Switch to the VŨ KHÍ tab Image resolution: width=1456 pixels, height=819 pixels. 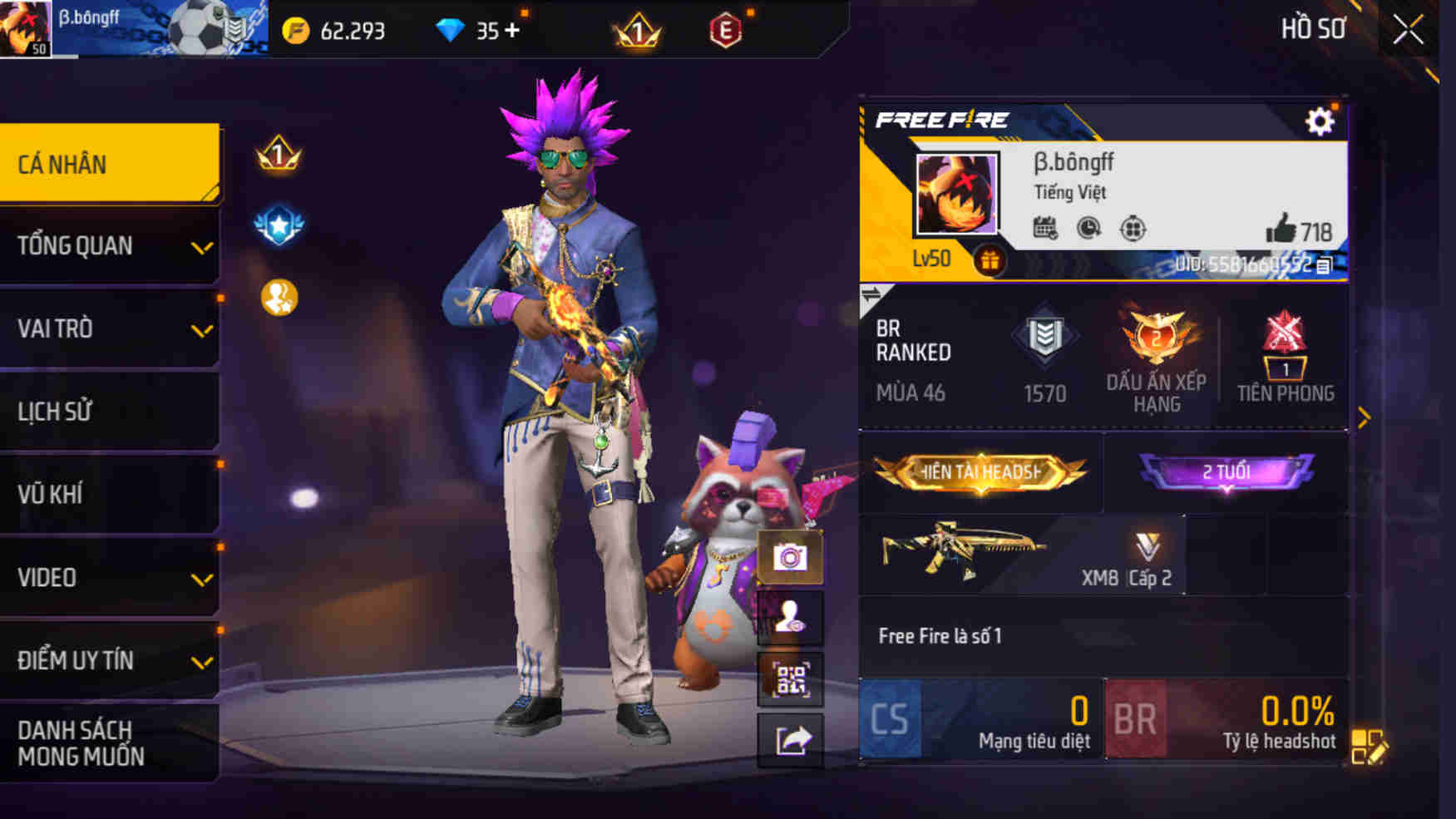coord(109,494)
